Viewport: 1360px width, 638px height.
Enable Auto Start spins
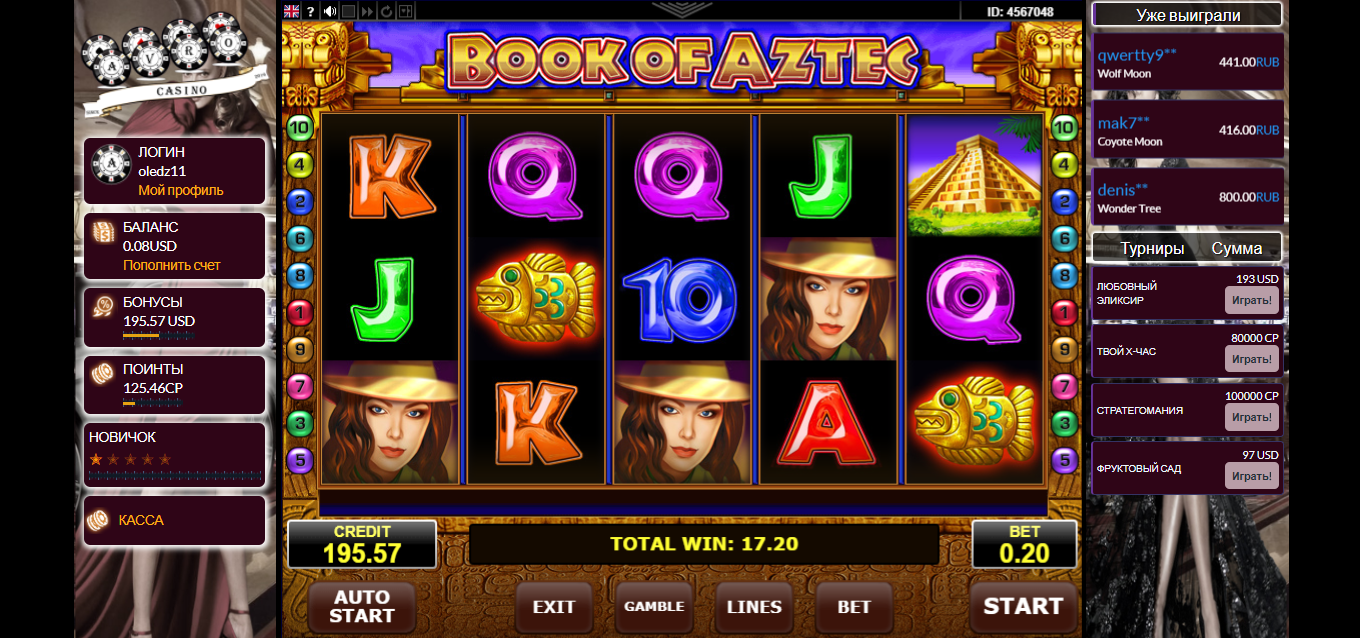(x=361, y=606)
